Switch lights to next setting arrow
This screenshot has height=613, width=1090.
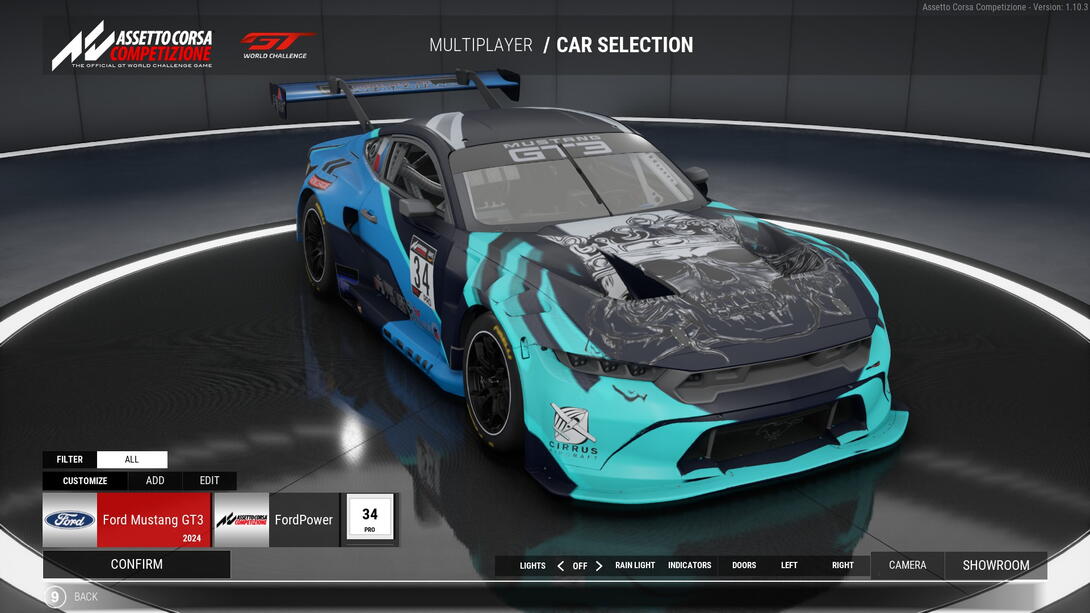coord(599,566)
